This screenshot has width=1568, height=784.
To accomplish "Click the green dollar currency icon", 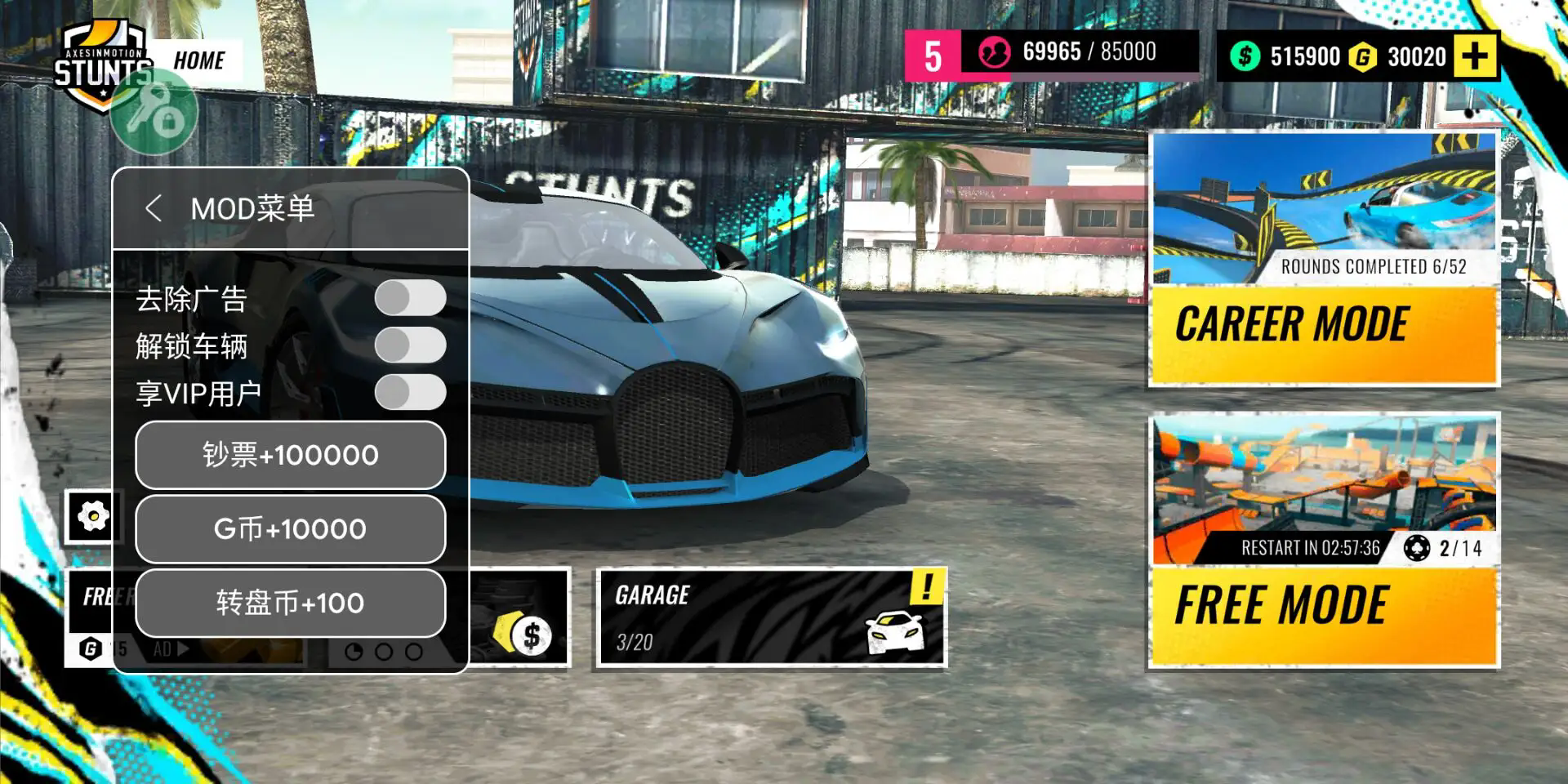I will (x=1246, y=56).
